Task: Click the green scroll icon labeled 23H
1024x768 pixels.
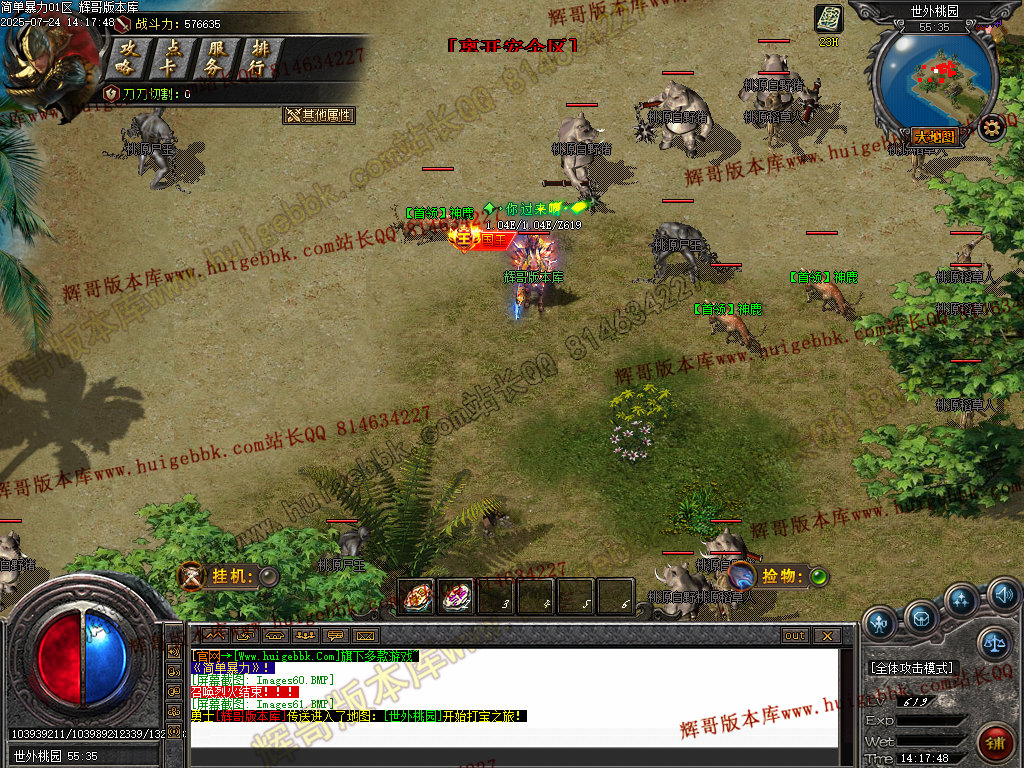Action: pos(829,19)
